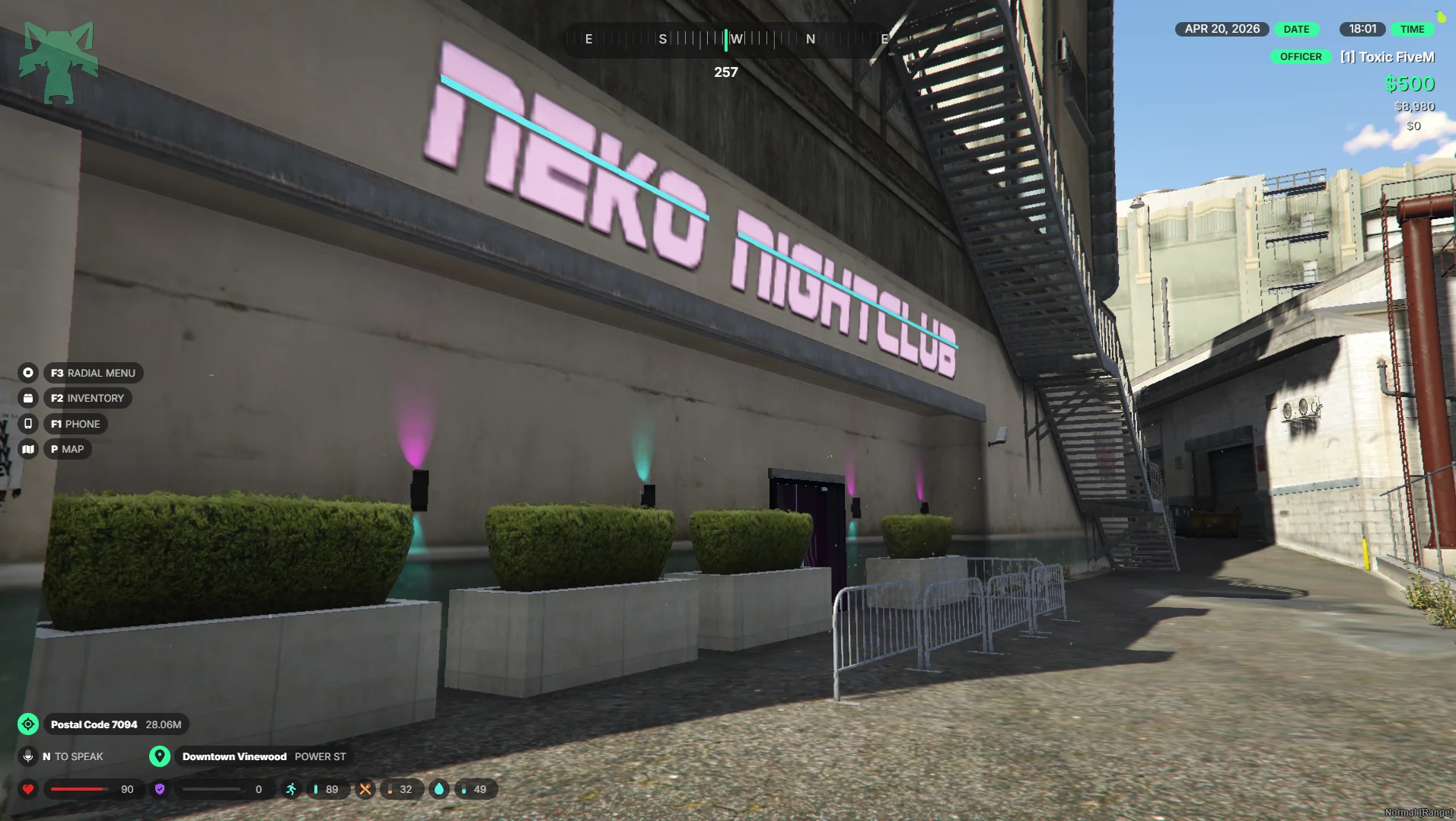
Task: Click the compass heading bar
Action: pos(726,39)
